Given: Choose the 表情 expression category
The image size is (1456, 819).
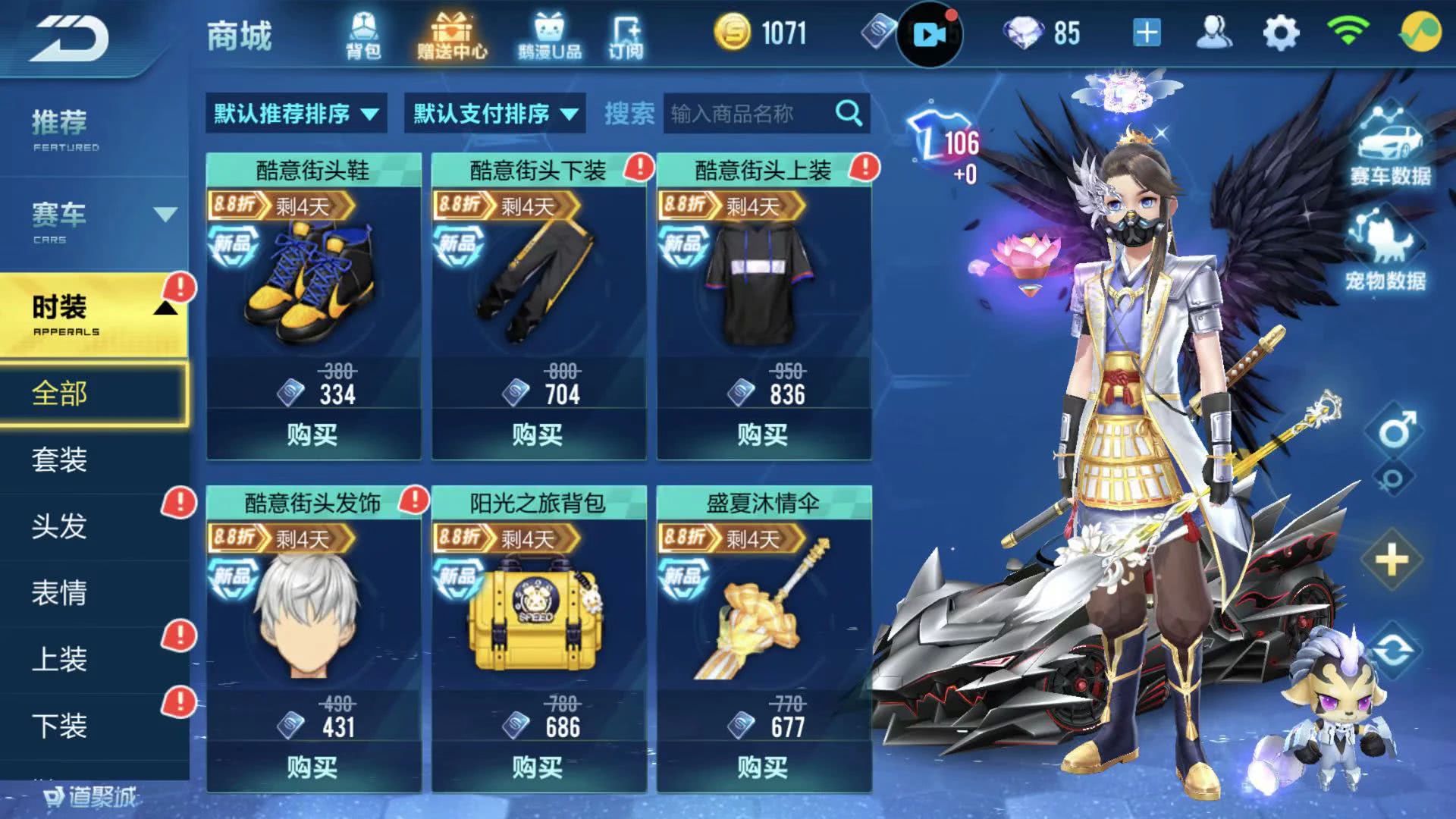Looking at the screenshot, I should pos(61,592).
